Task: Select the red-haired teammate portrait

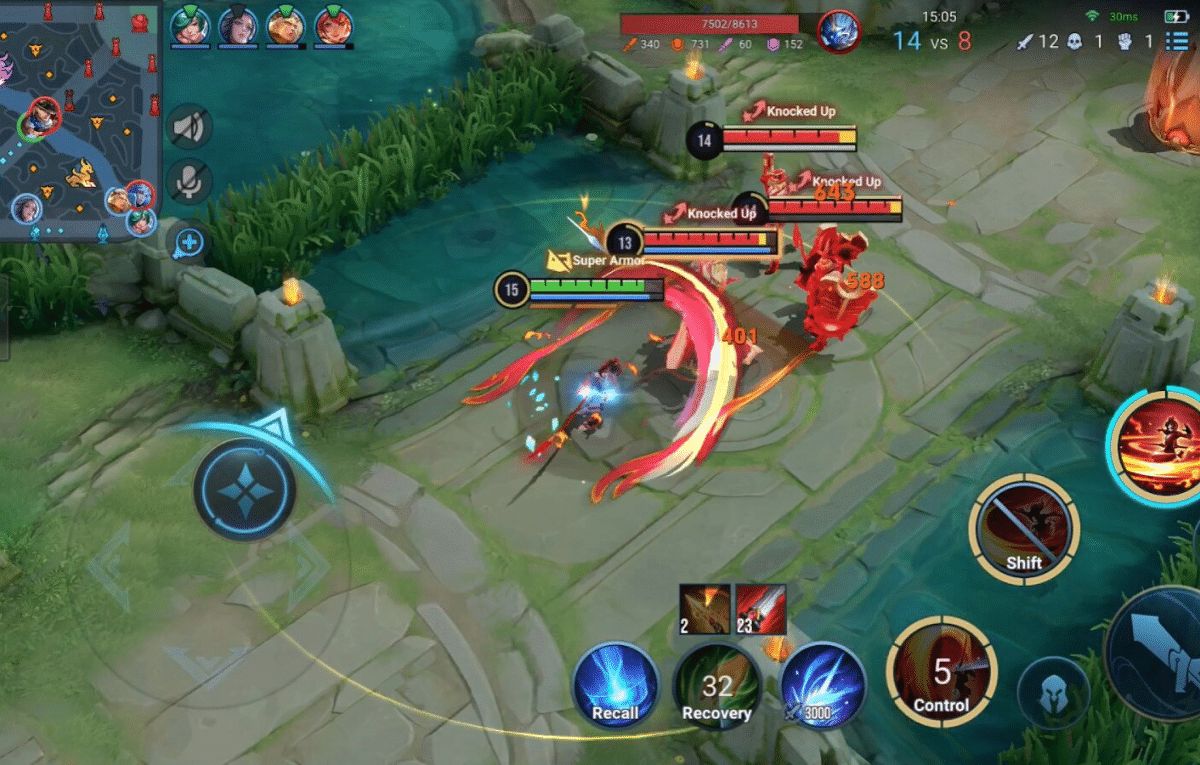Action: [332, 26]
